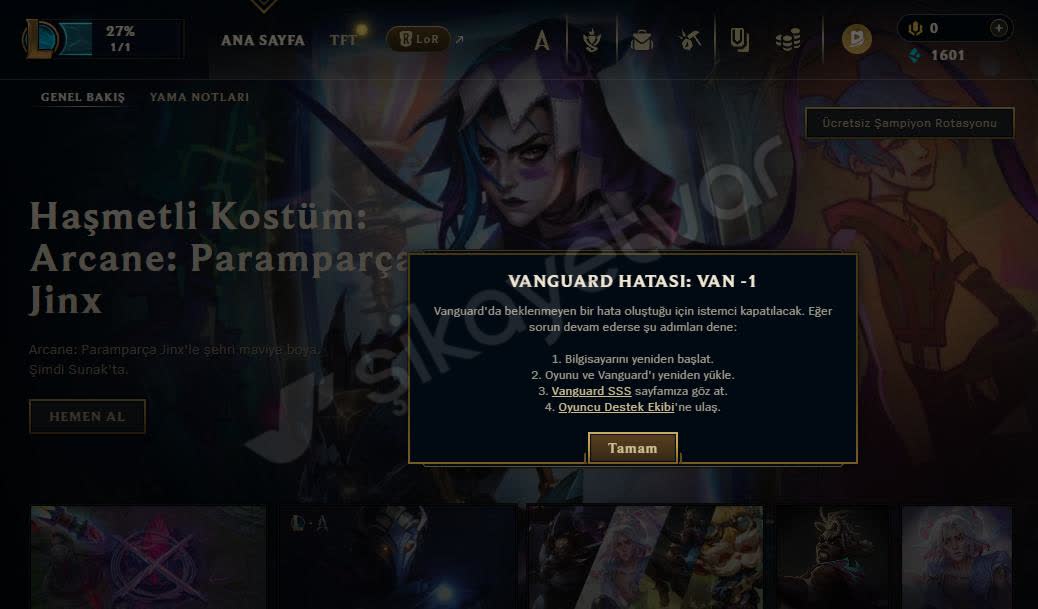Open the round gold profile icon

point(856,40)
